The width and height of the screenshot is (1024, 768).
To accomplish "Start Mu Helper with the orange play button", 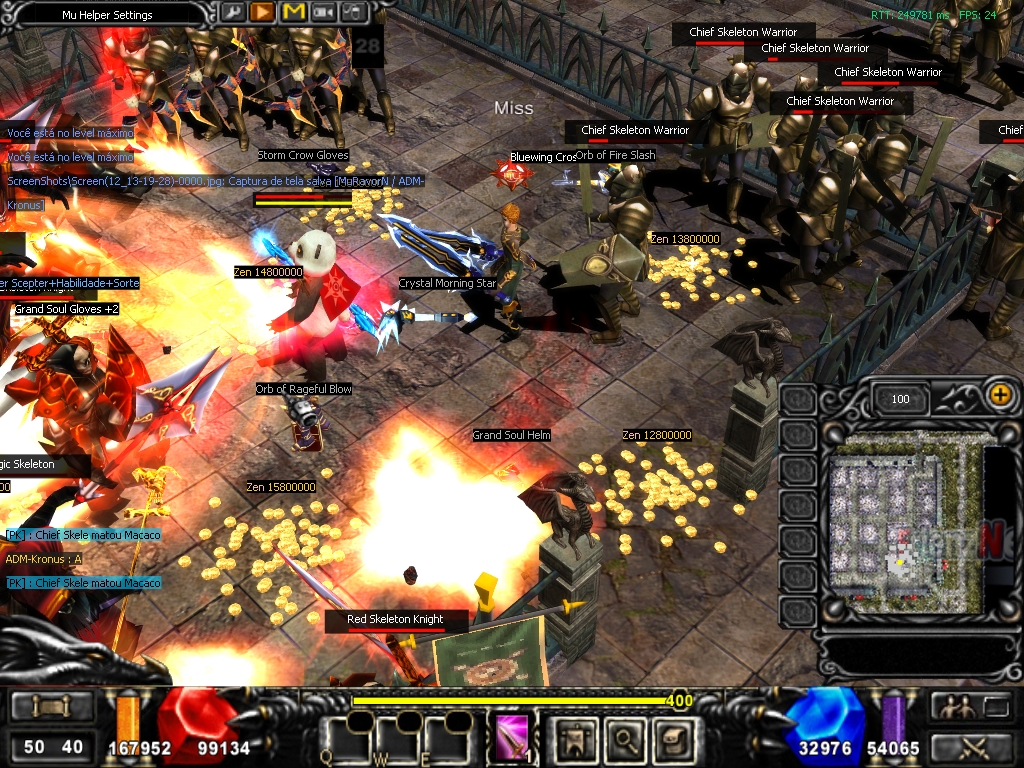I will click(x=263, y=12).
